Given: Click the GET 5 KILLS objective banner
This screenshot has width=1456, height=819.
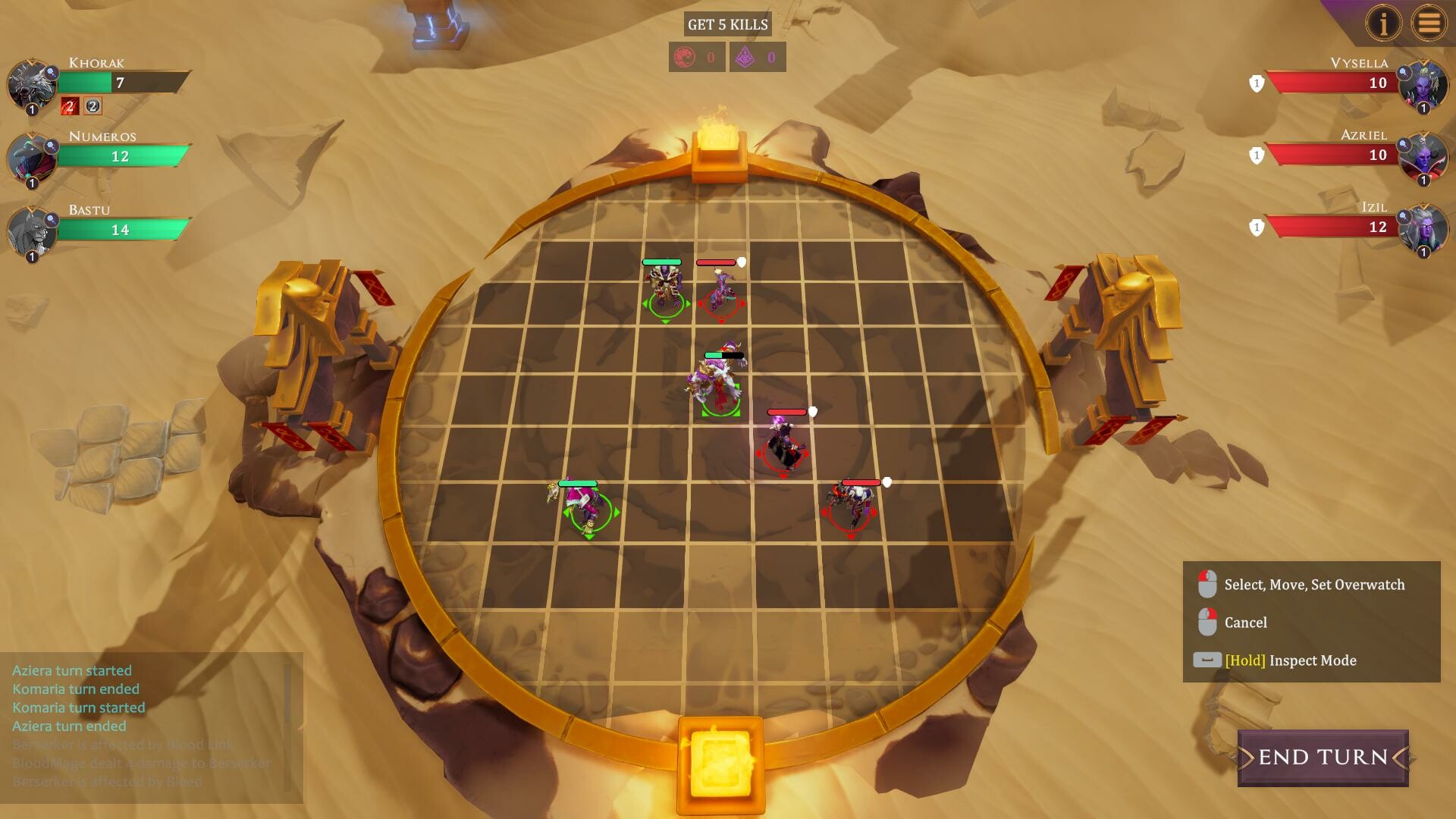Looking at the screenshot, I should pos(726,24).
